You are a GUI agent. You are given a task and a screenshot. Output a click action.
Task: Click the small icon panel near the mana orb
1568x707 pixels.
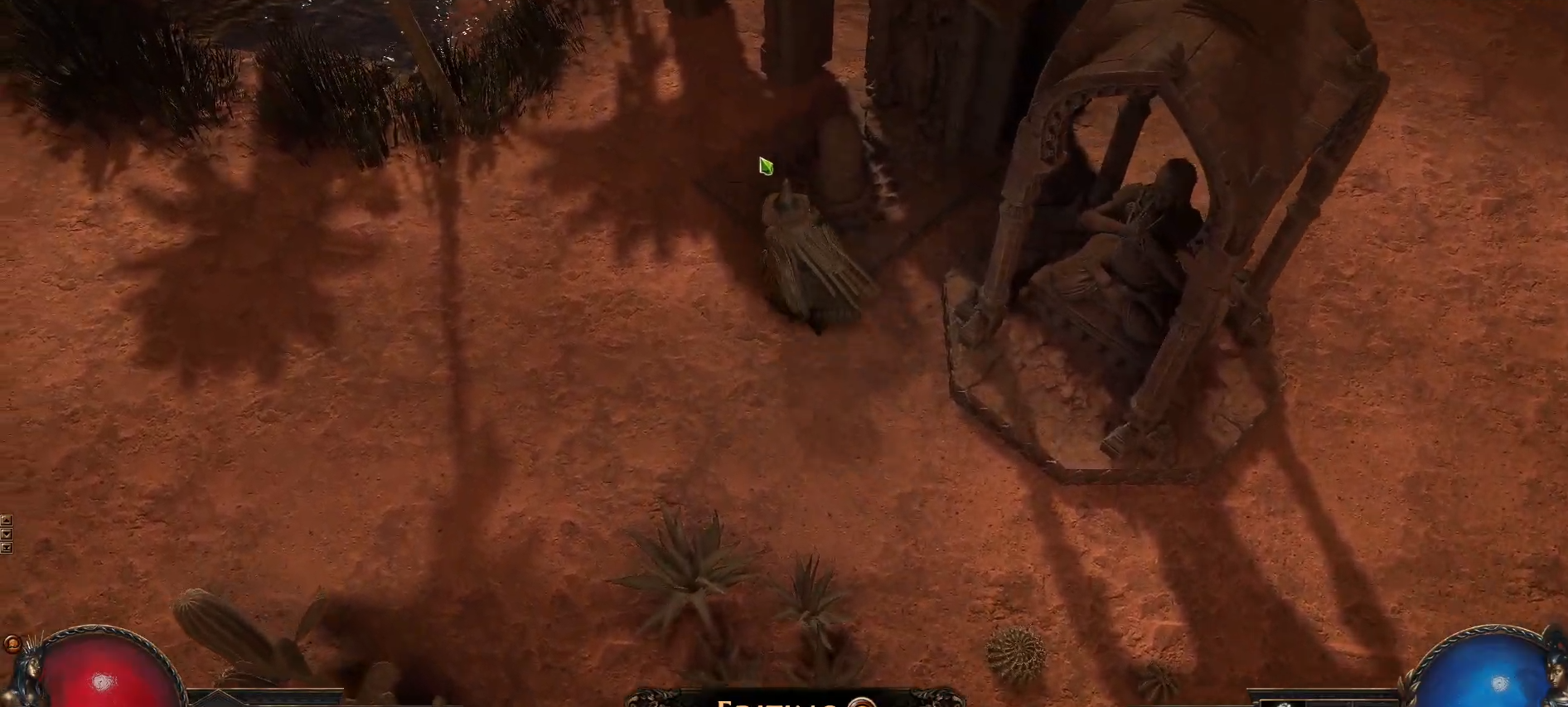[x=1283, y=704]
